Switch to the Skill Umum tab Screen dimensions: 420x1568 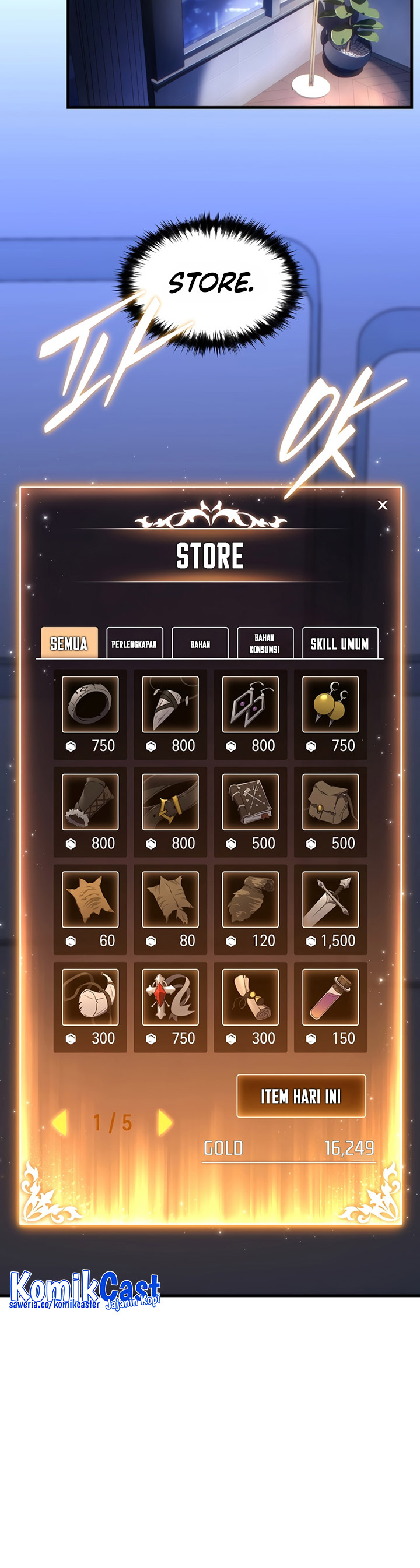click(x=339, y=643)
